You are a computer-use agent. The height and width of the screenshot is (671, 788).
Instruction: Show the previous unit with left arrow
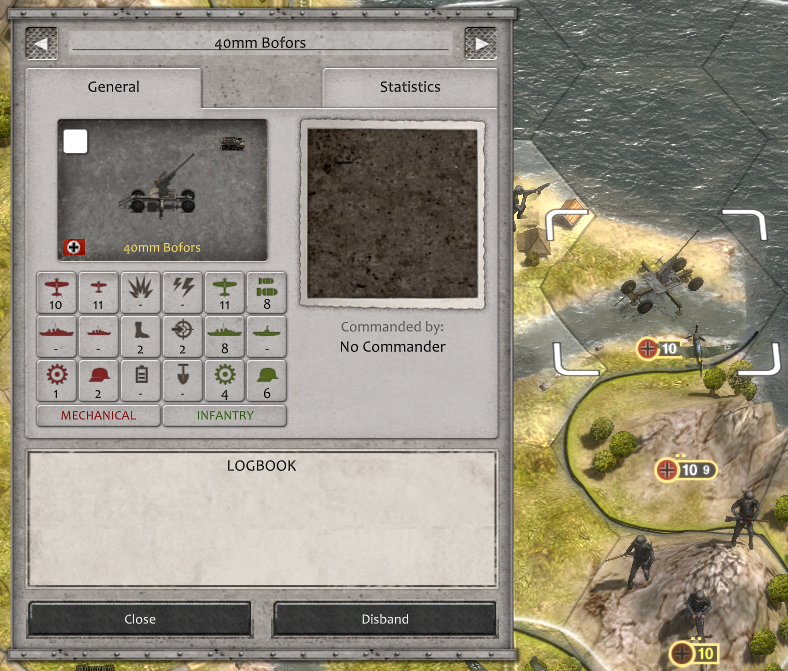pyautogui.click(x=42, y=43)
